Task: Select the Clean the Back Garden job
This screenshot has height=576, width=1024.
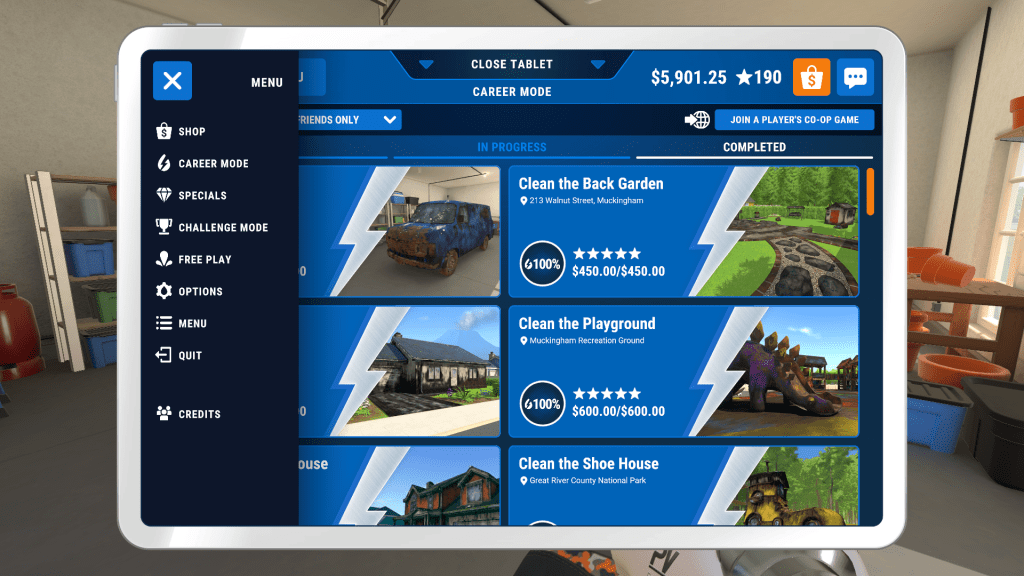Action: click(x=684, y=232)
